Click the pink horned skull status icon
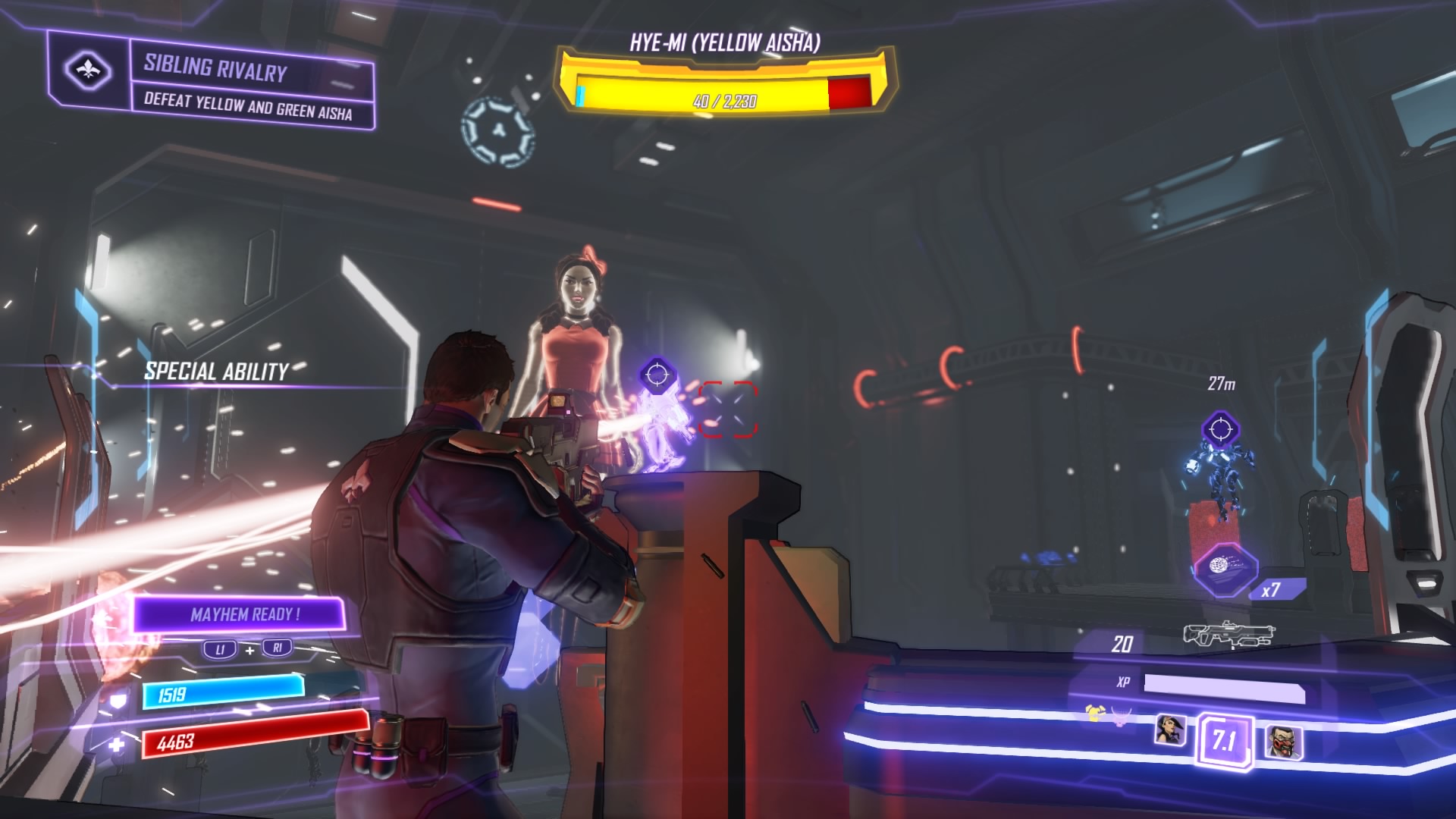1456x819 pixels. pos(1121,715)
